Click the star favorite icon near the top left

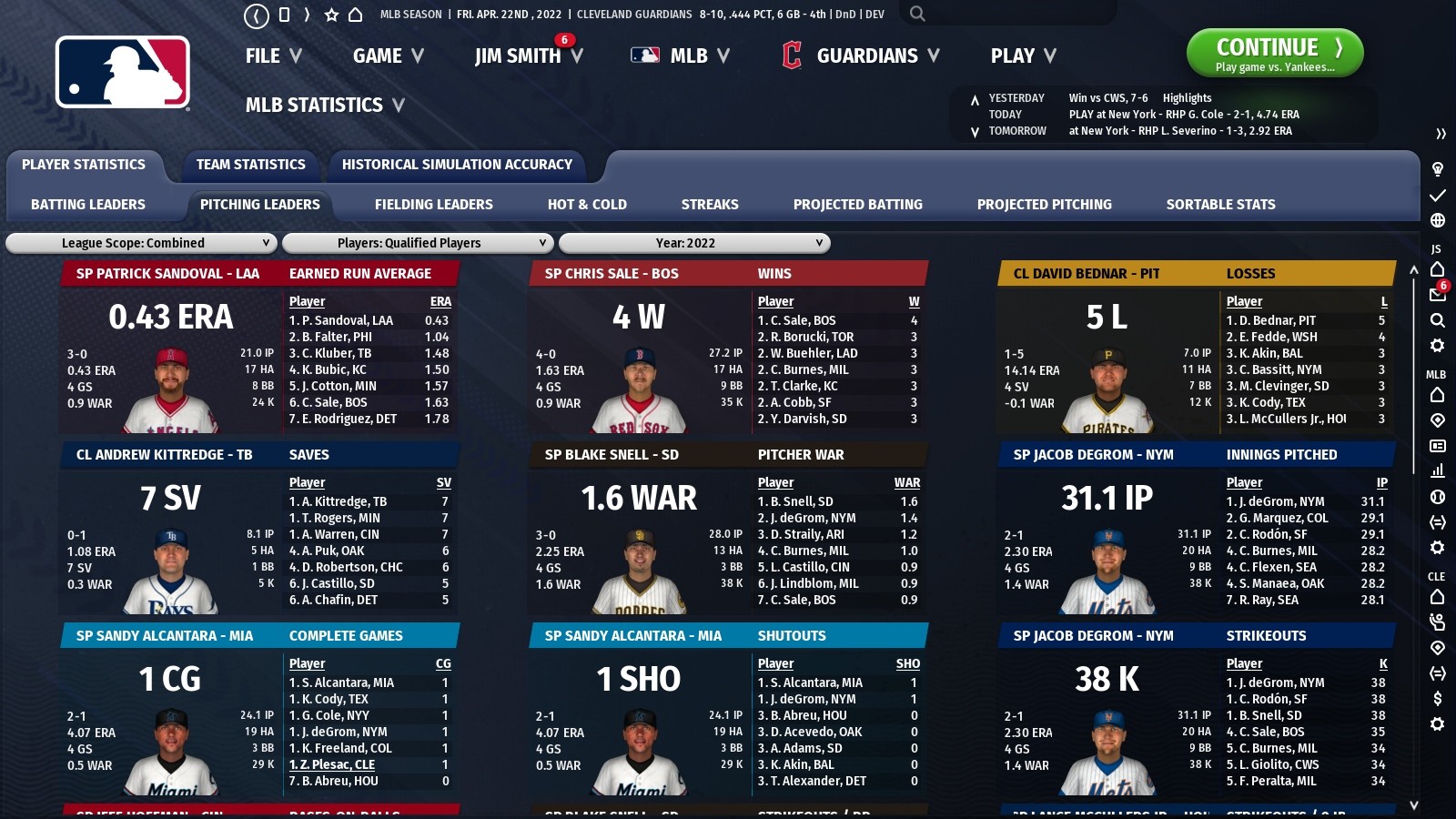coord(331,15)
